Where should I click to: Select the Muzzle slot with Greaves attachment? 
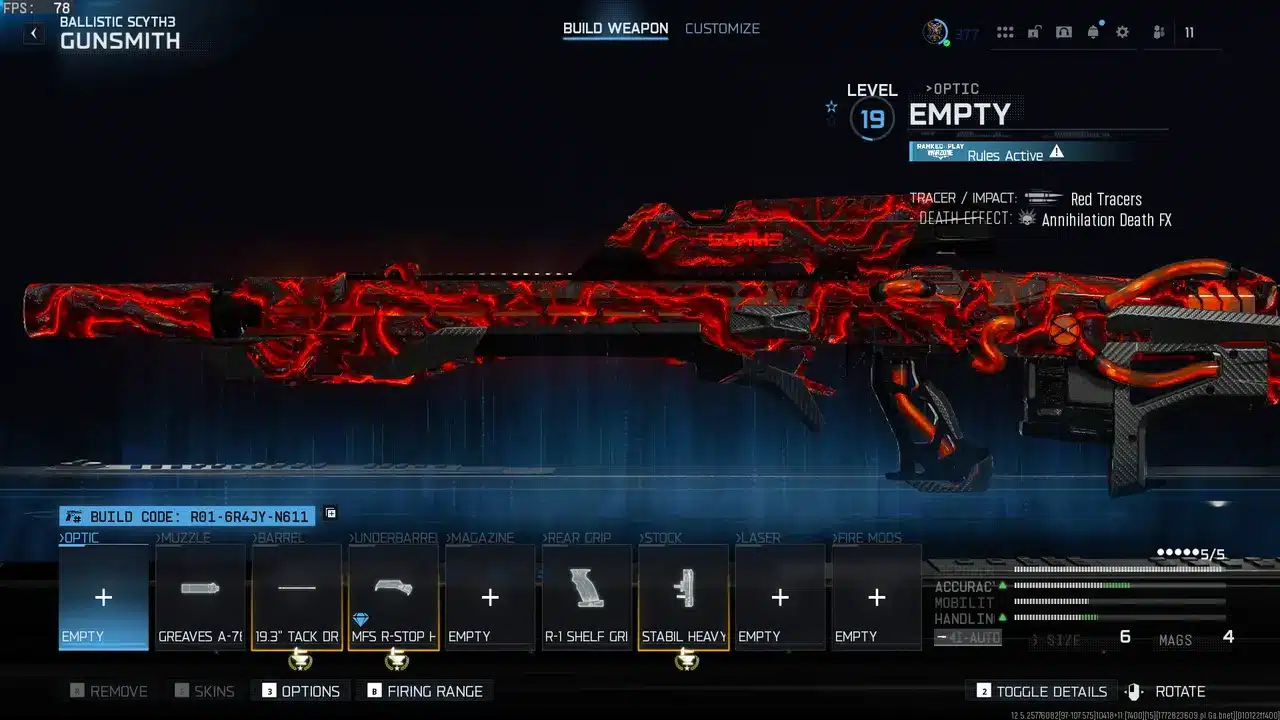200,597
